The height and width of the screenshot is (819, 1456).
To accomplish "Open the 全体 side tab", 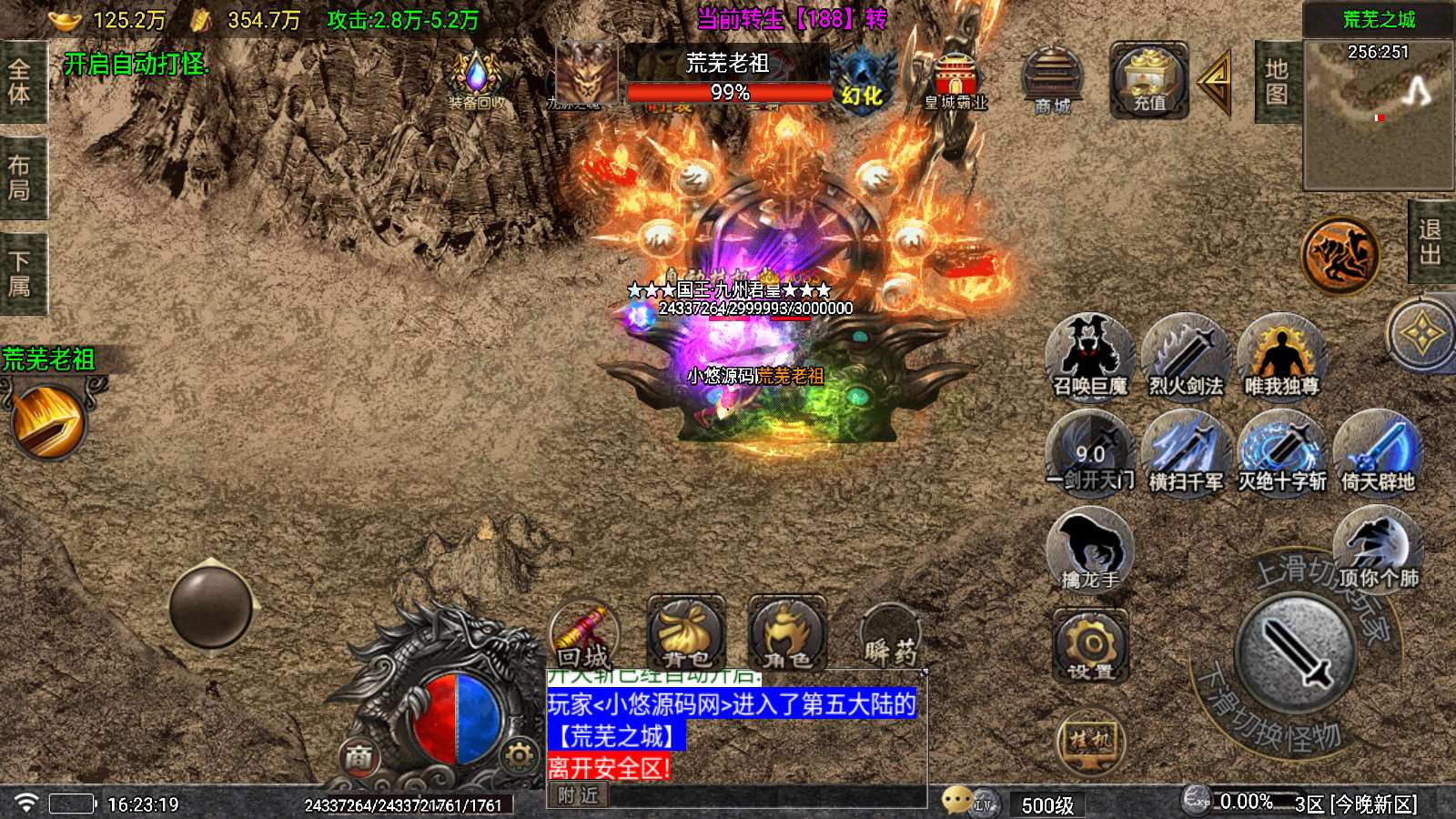I will pos(20,82).
